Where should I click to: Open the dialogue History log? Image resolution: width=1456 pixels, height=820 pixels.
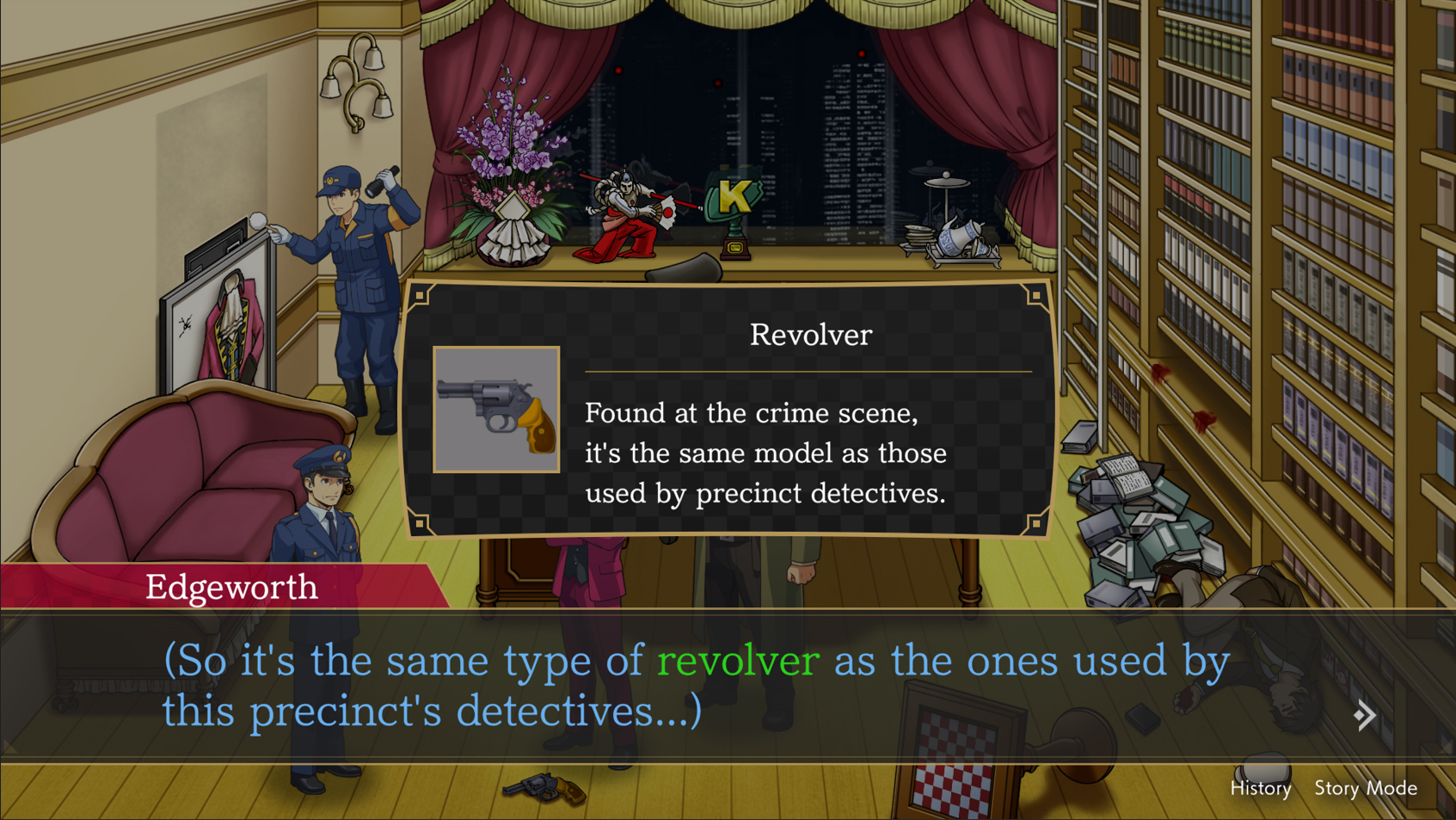(1260, 788)
